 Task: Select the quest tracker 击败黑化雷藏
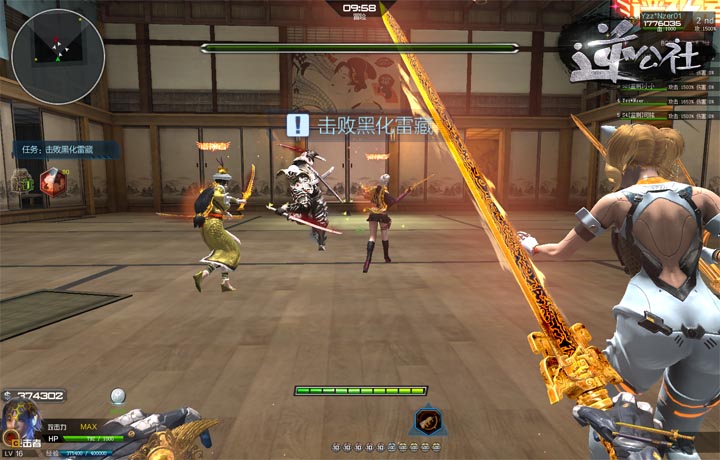click(x=66, y=149)
